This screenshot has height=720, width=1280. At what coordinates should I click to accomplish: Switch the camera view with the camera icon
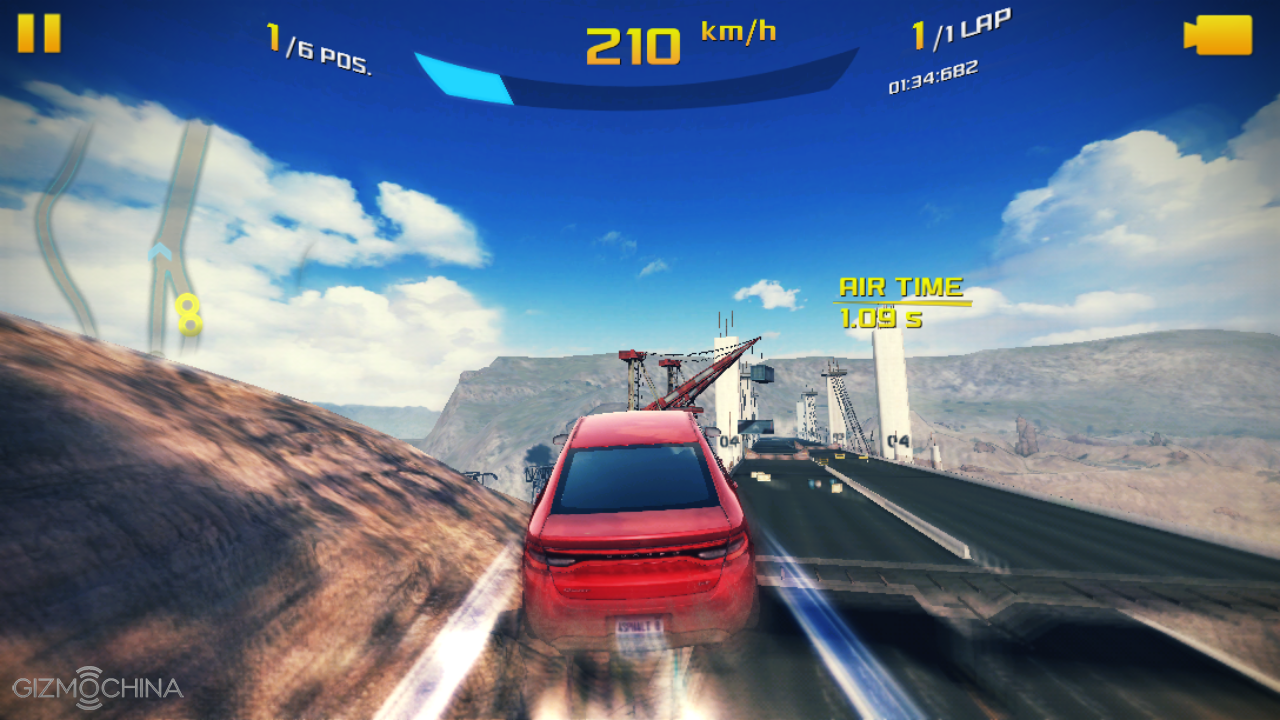click(x=1218, y=35)
